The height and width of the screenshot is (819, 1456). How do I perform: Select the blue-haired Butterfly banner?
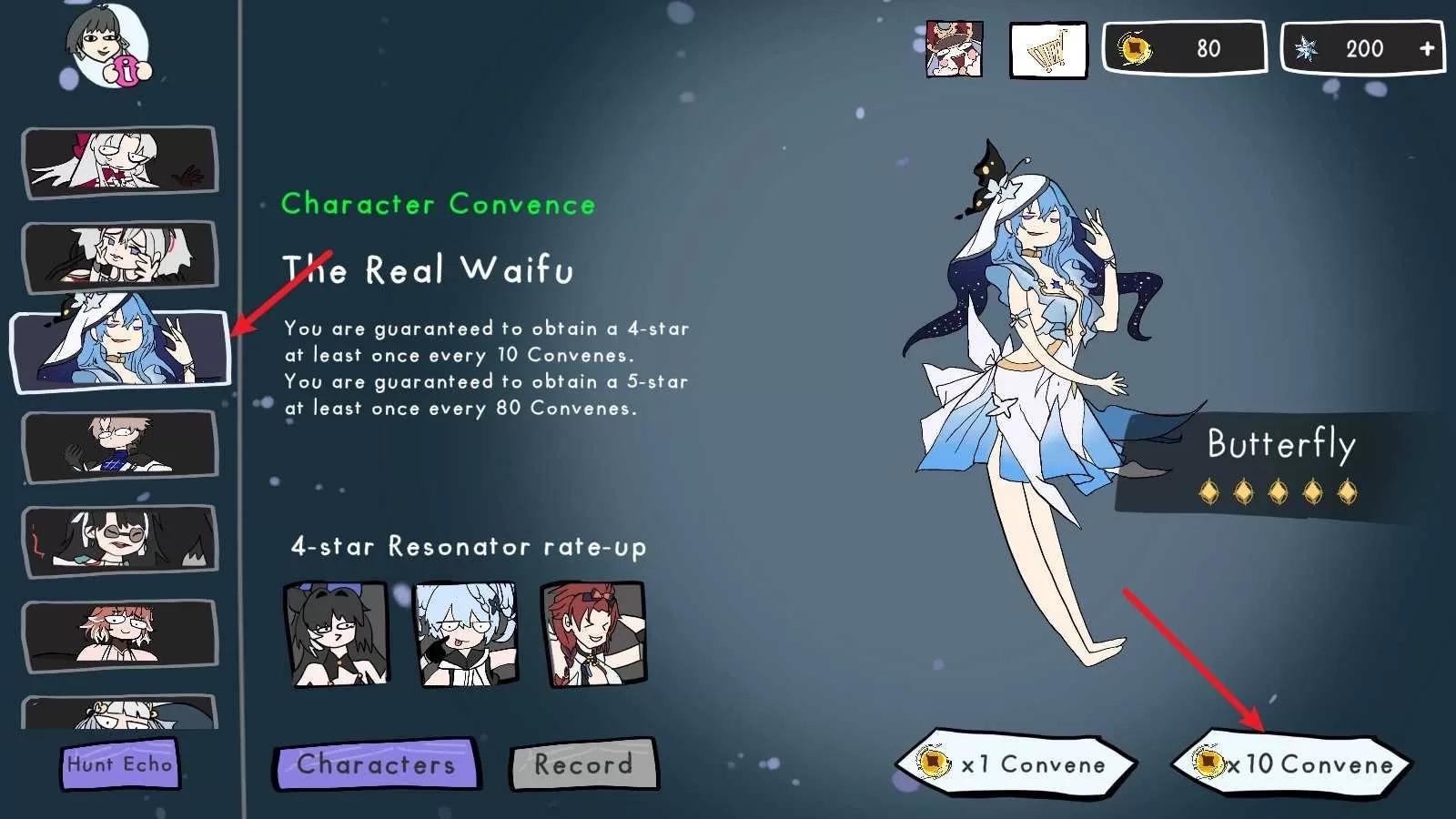point(120,349)
